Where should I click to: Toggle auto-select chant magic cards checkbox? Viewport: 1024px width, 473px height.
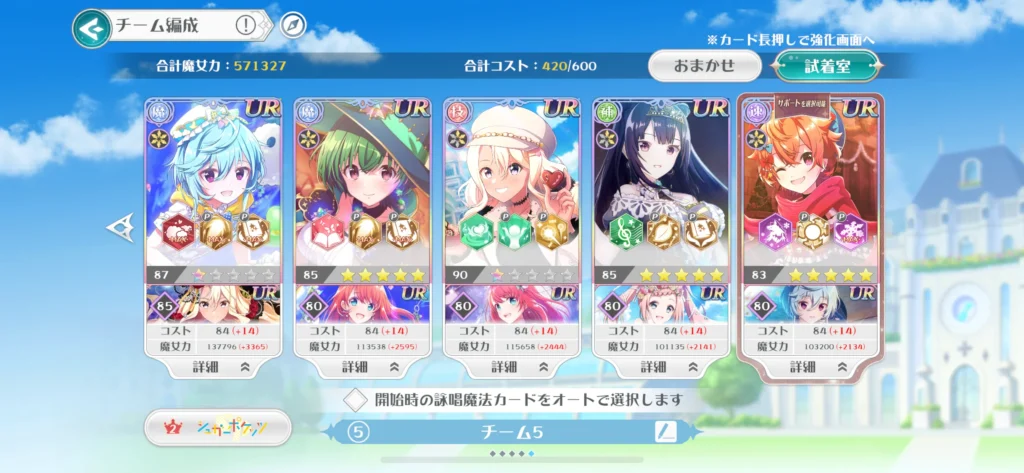[x=355, y=400]
